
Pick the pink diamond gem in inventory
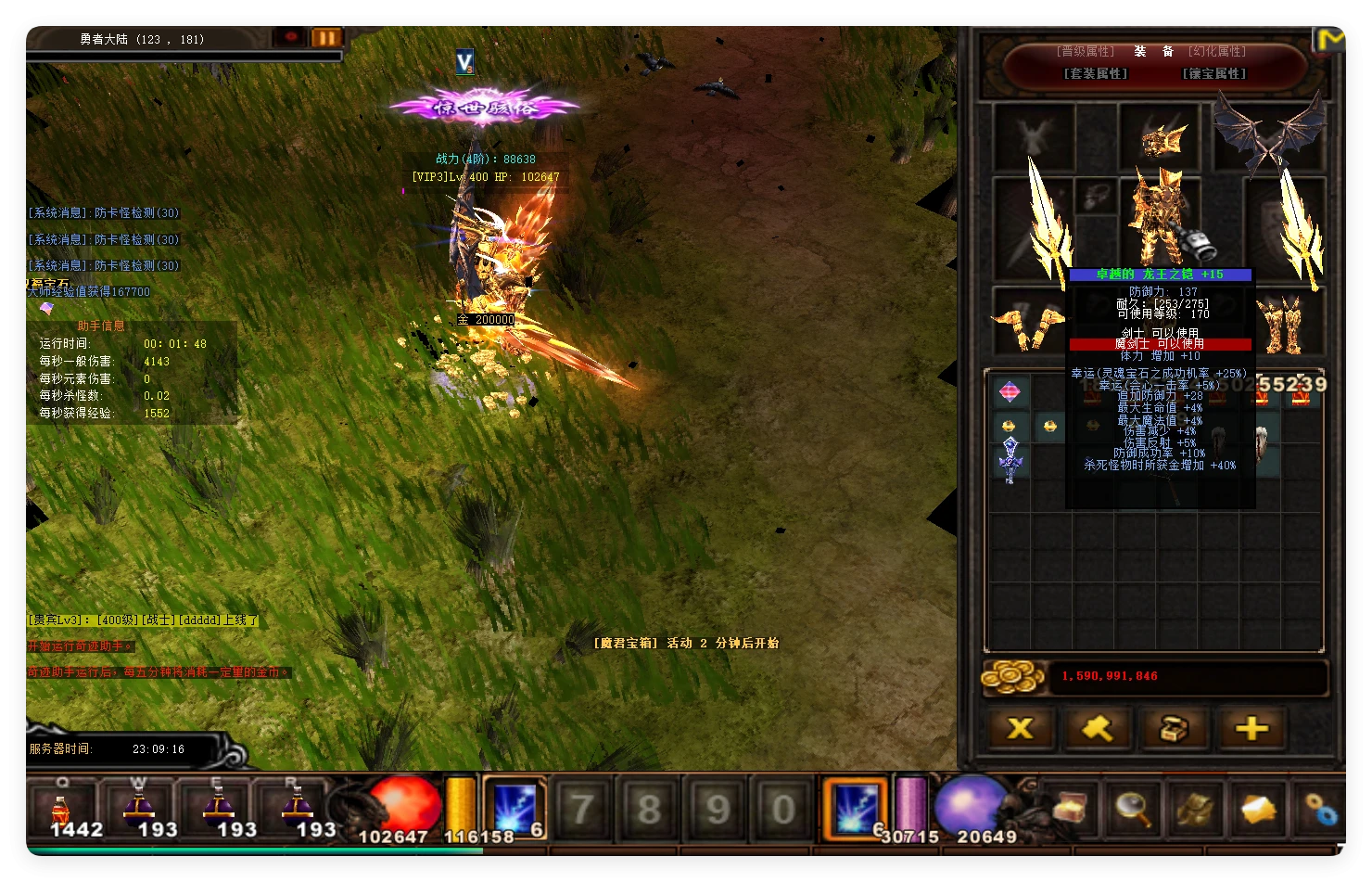pyautogui.click(x=1010, y=392)
